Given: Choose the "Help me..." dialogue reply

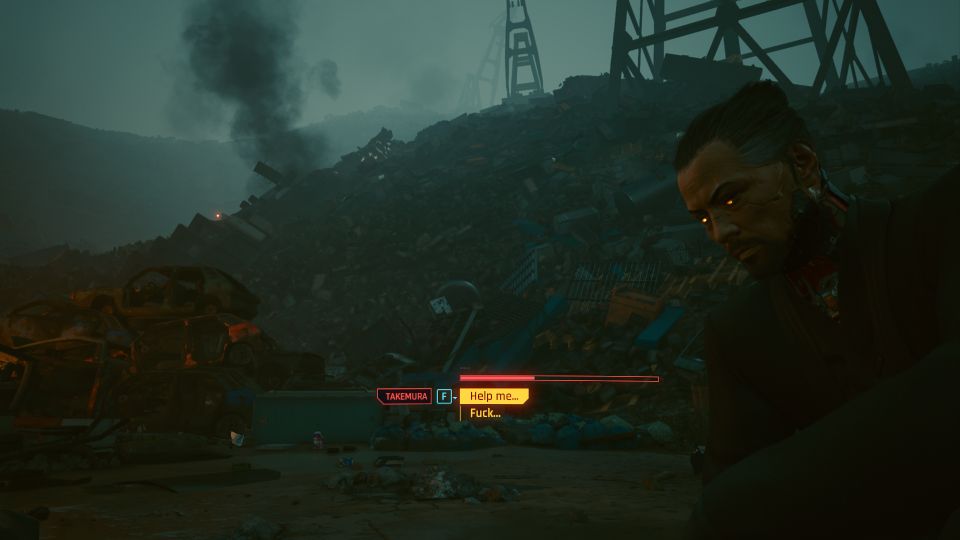Looking at the screenshot, I should [494, 396].
